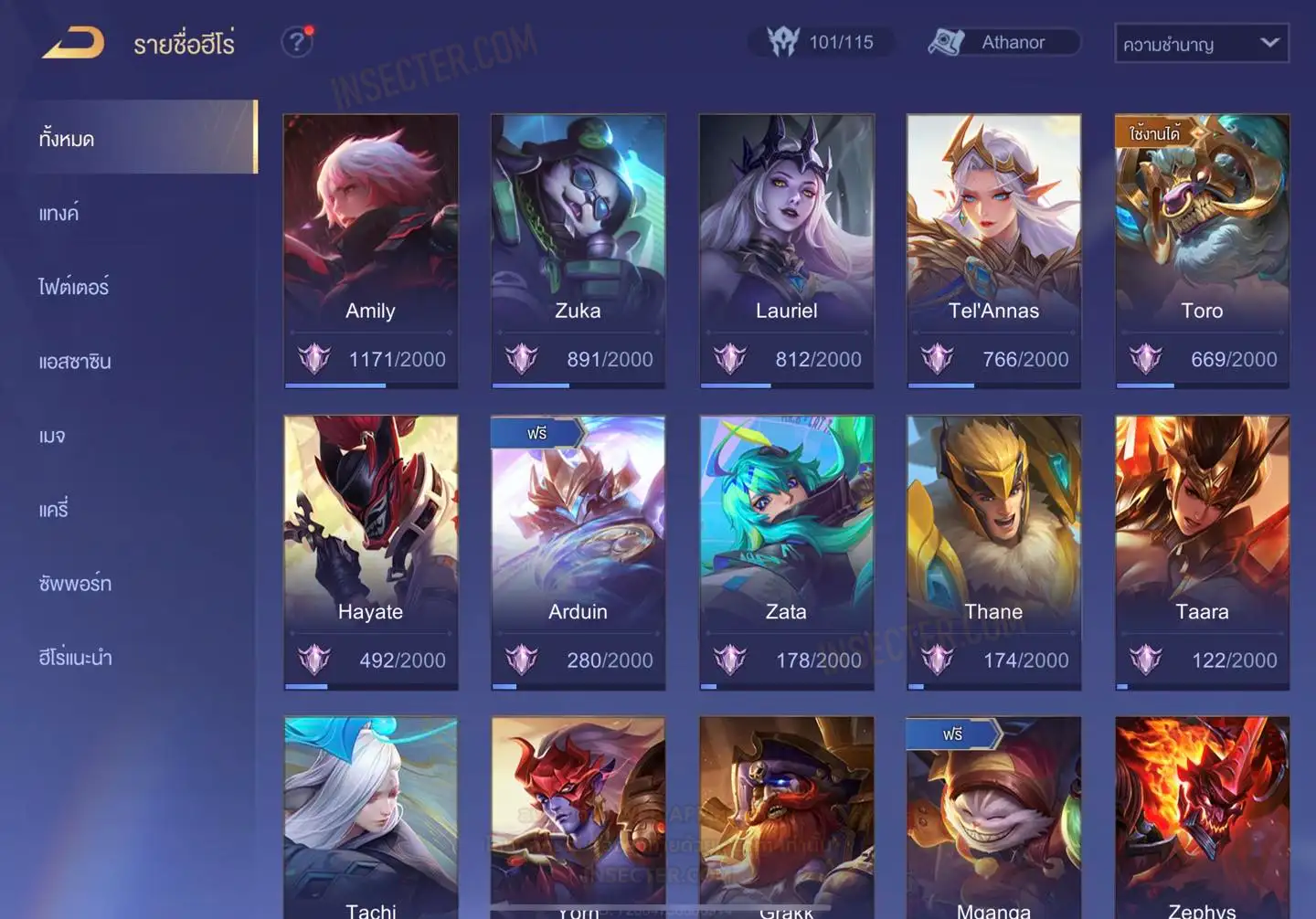1316x919 pixels.
Task: Show the ฮีโร่แนะนำ tab
Action: point(76,658)
